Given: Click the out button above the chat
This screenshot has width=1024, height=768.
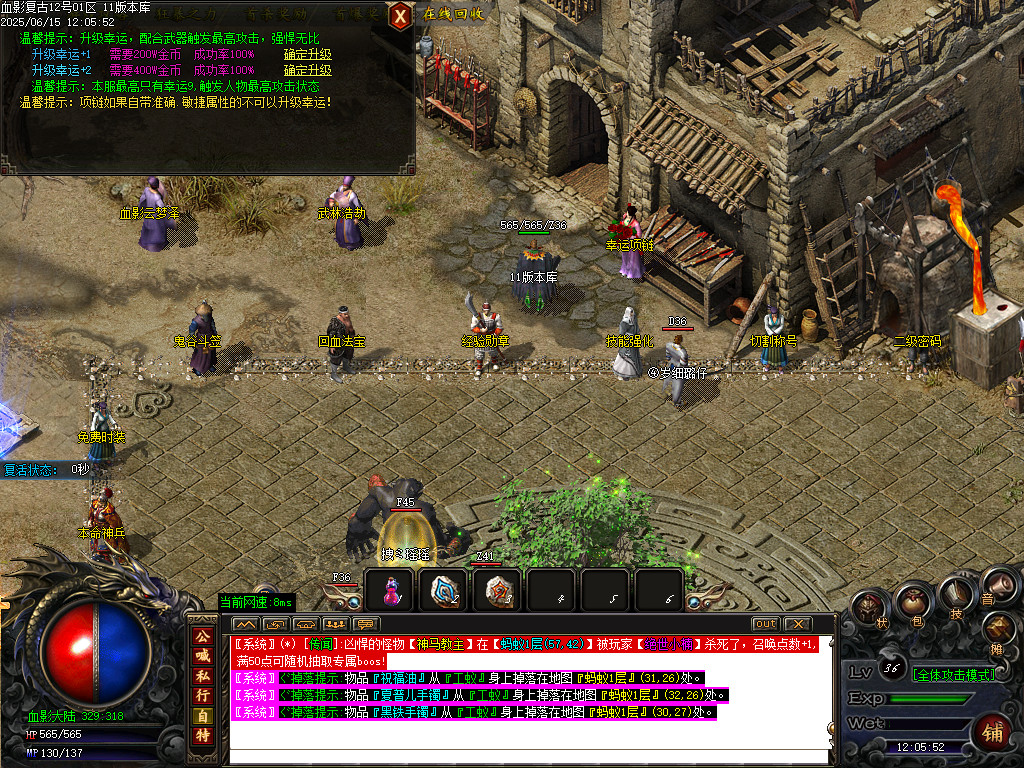Looking at the screenshot, I should (x=765, y=624).
